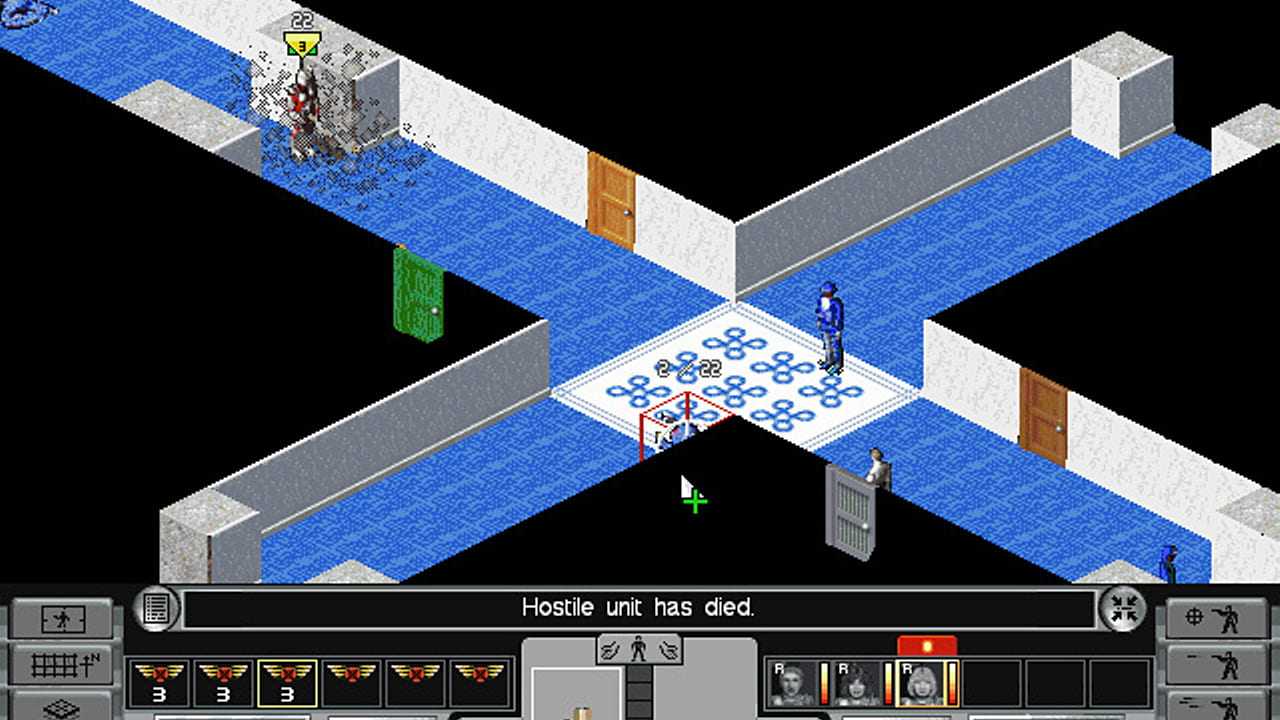Select the first squad badge
1280x720 pixels.
pyautogui.click(x=159, y=682)
